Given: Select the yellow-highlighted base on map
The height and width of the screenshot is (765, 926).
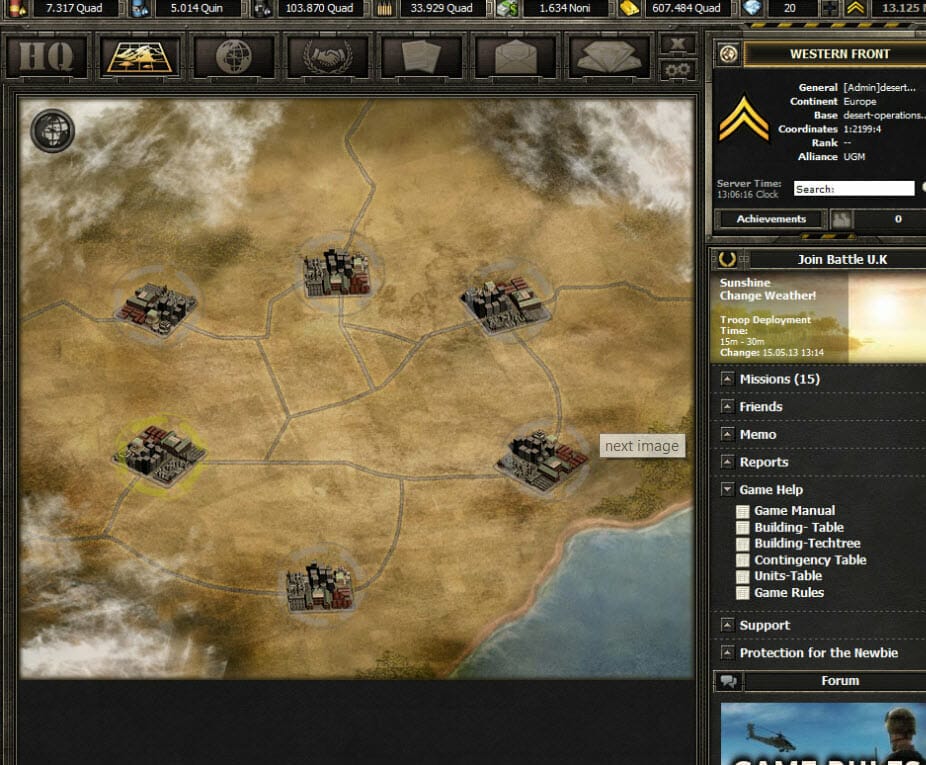Looking at the screenshot, I should point(160,453).
